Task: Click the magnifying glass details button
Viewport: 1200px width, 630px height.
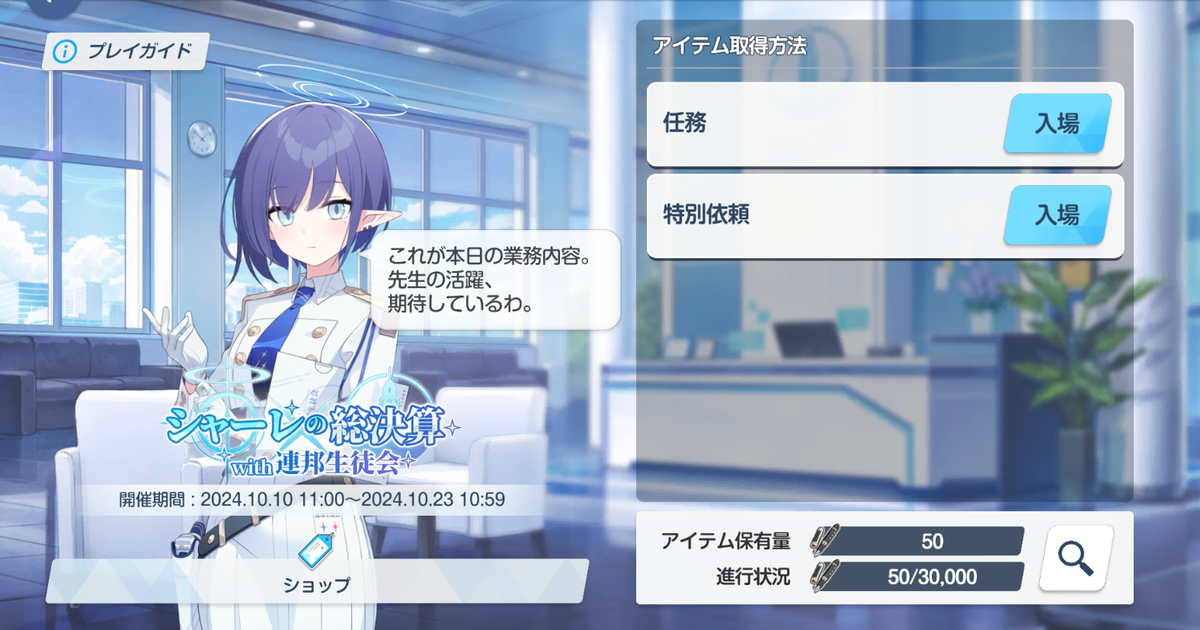Action: point(1075,558)
